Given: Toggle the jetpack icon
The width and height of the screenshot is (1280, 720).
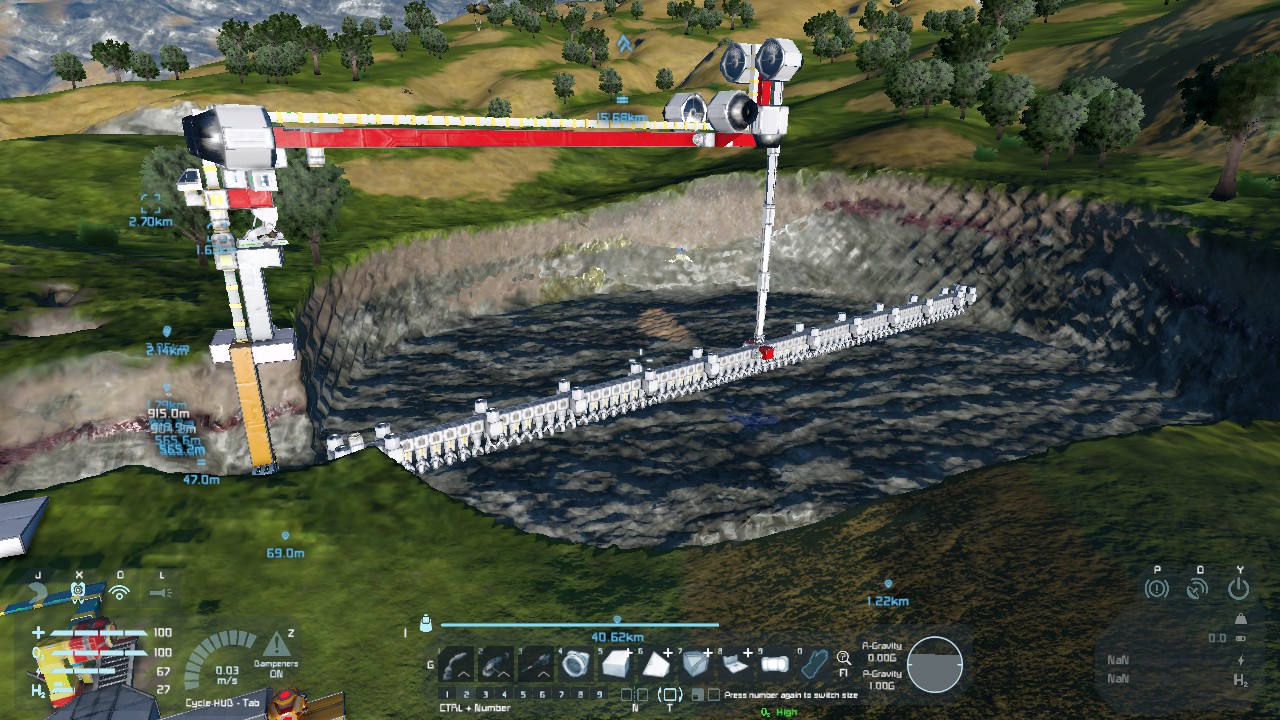Looking at the screenshot, I should (x=38, y=592).
